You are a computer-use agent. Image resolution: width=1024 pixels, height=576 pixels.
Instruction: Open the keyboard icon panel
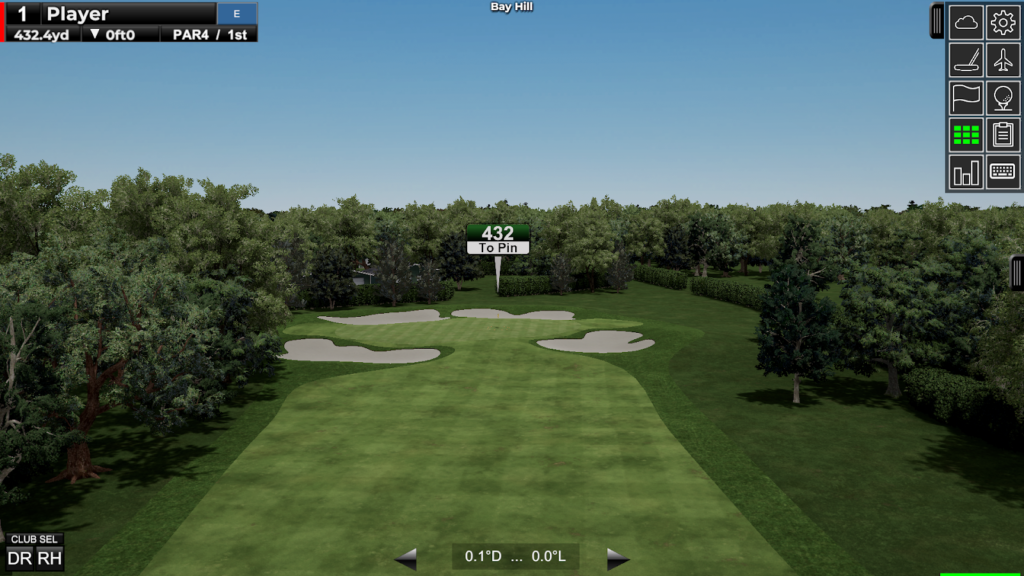click(x=1003, y=173)
